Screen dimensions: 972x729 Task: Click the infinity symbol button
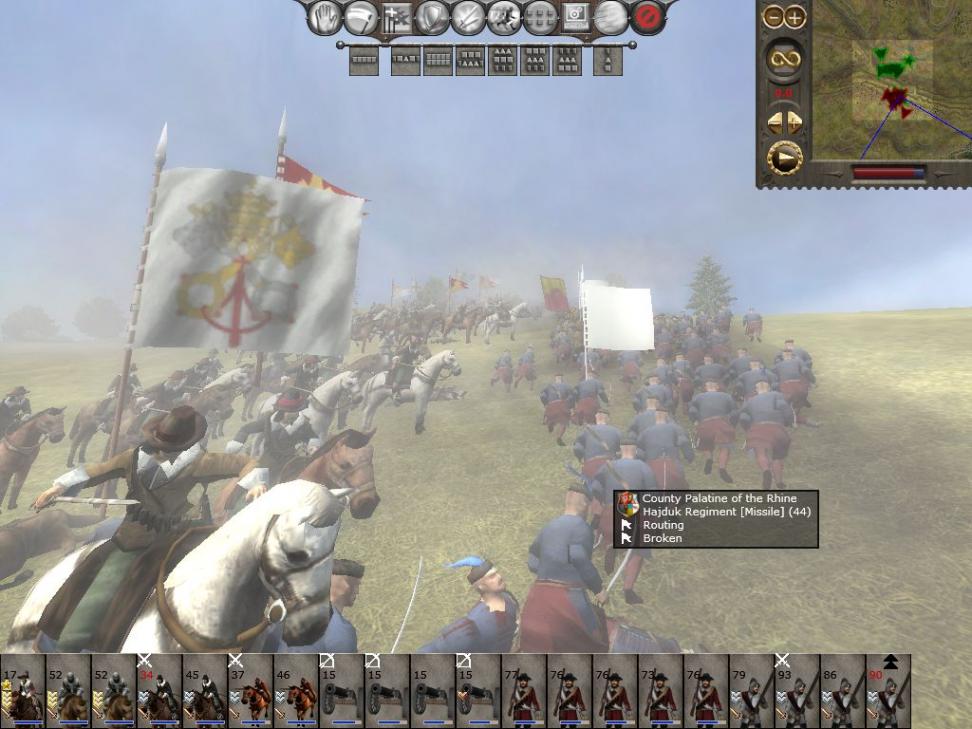[x=784, y=59]
